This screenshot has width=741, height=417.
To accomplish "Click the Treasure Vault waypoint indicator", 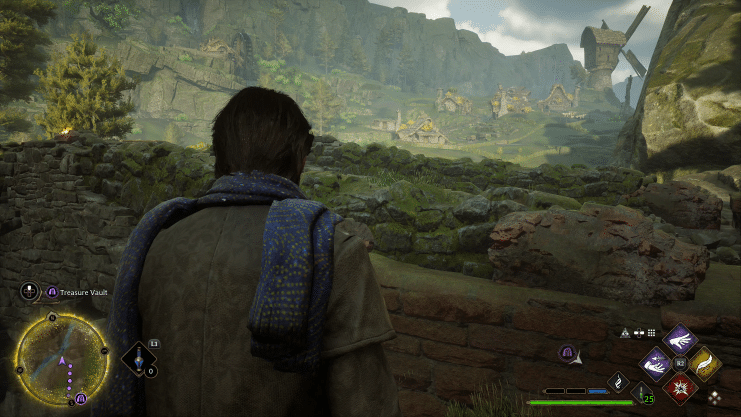I will pos(566,352).
